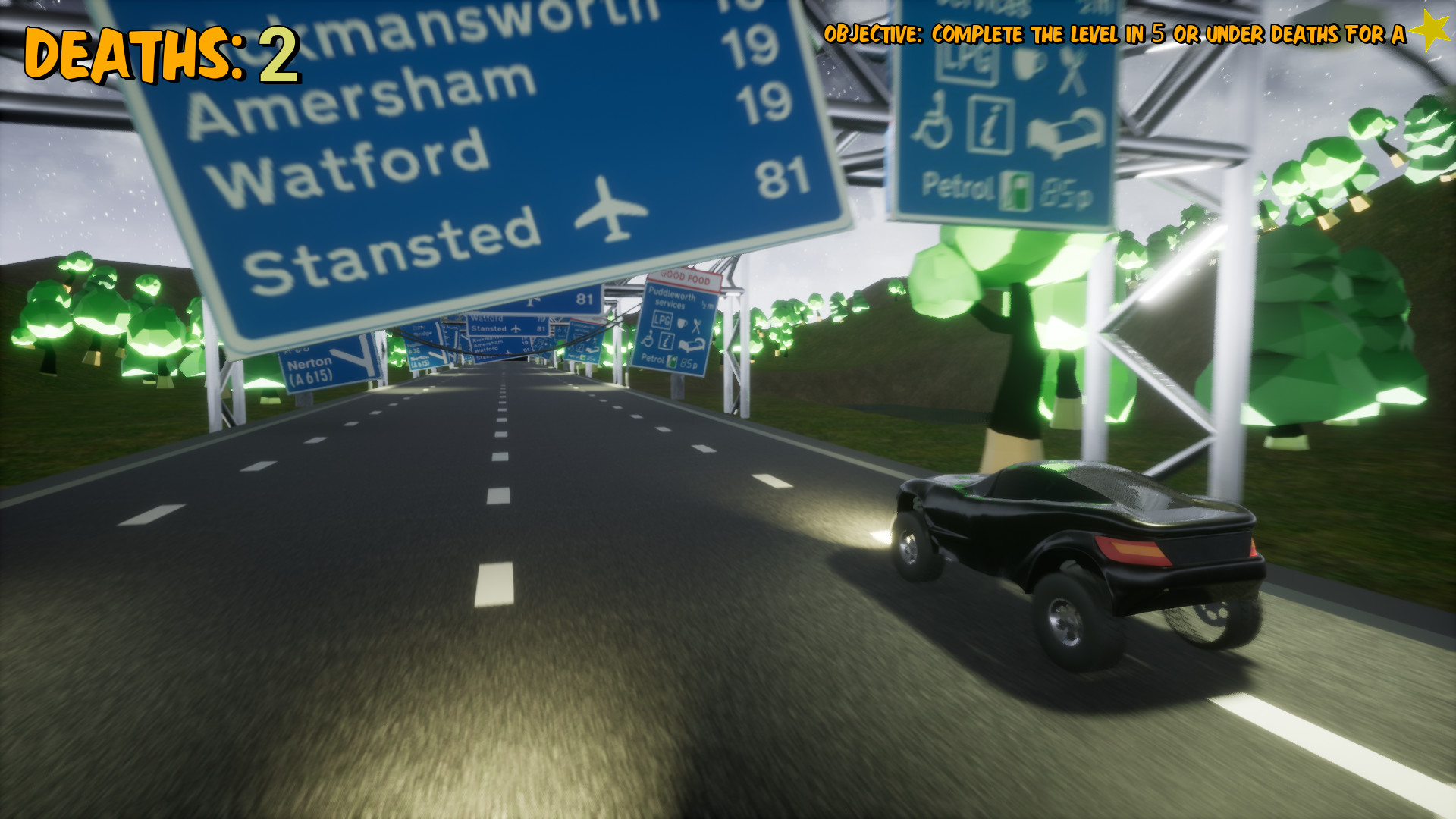Select the fork and knife restaurant icon

click(x=1072, y=71)
